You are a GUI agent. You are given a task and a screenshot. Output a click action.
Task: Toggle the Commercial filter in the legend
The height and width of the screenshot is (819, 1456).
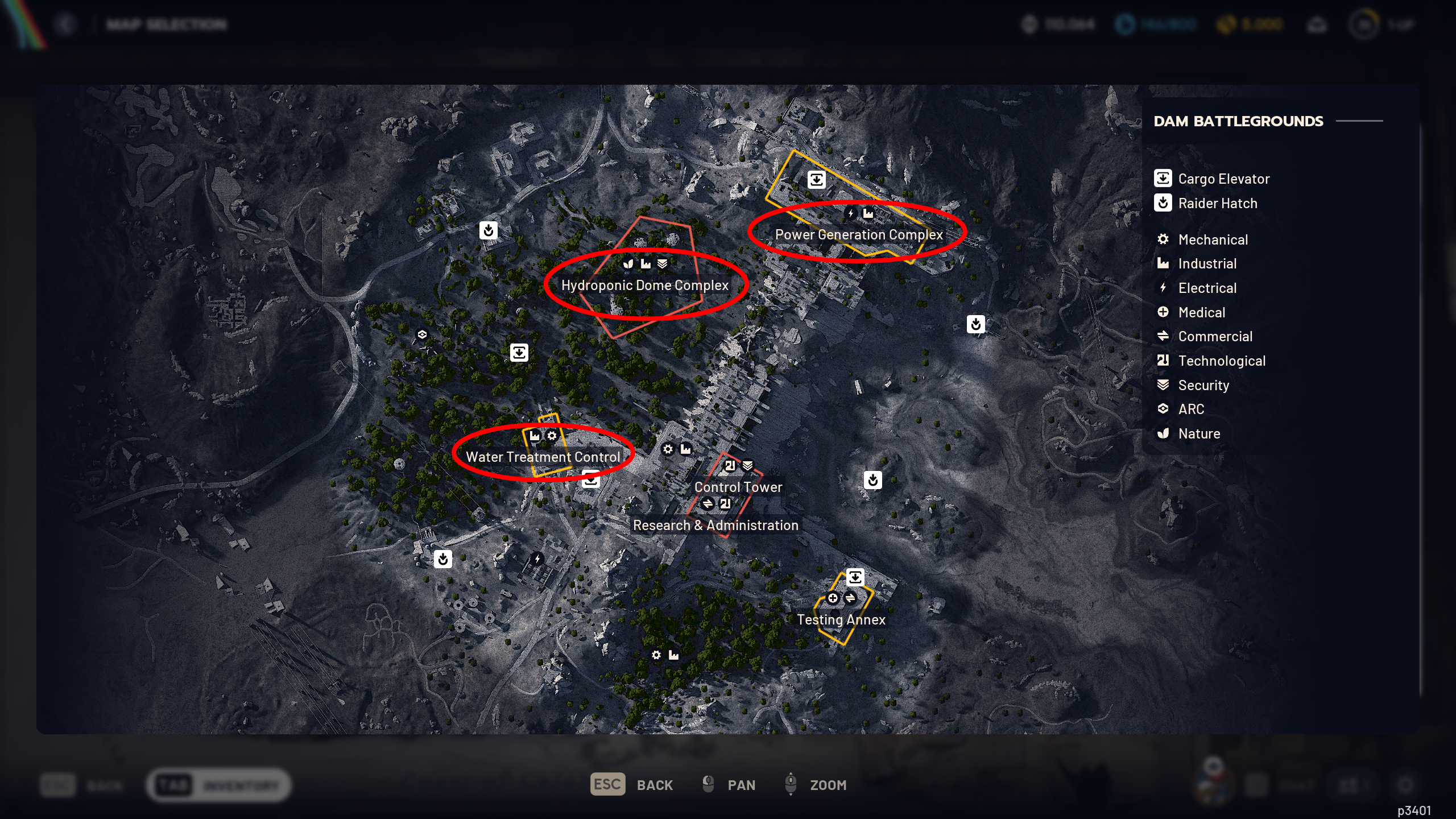pos(1163,336)
